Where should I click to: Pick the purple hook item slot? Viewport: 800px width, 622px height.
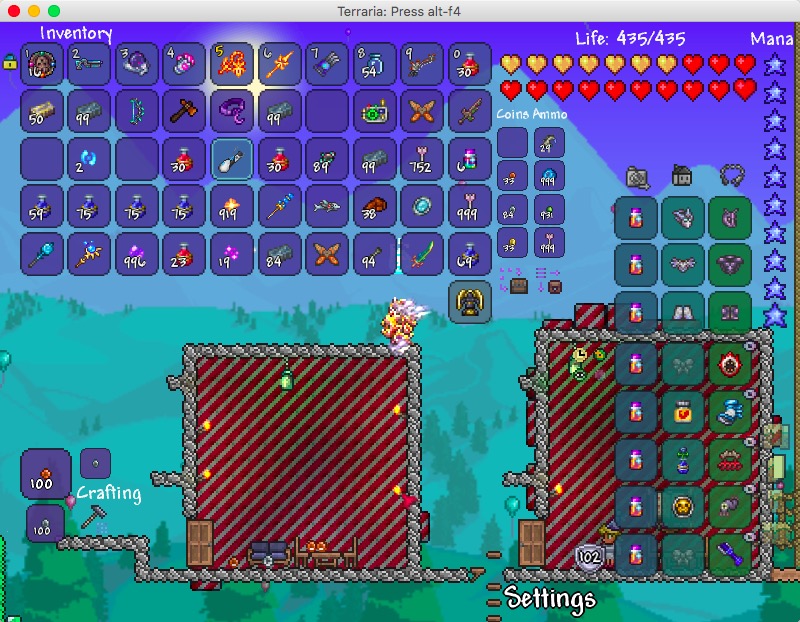[x=231, y=111]
